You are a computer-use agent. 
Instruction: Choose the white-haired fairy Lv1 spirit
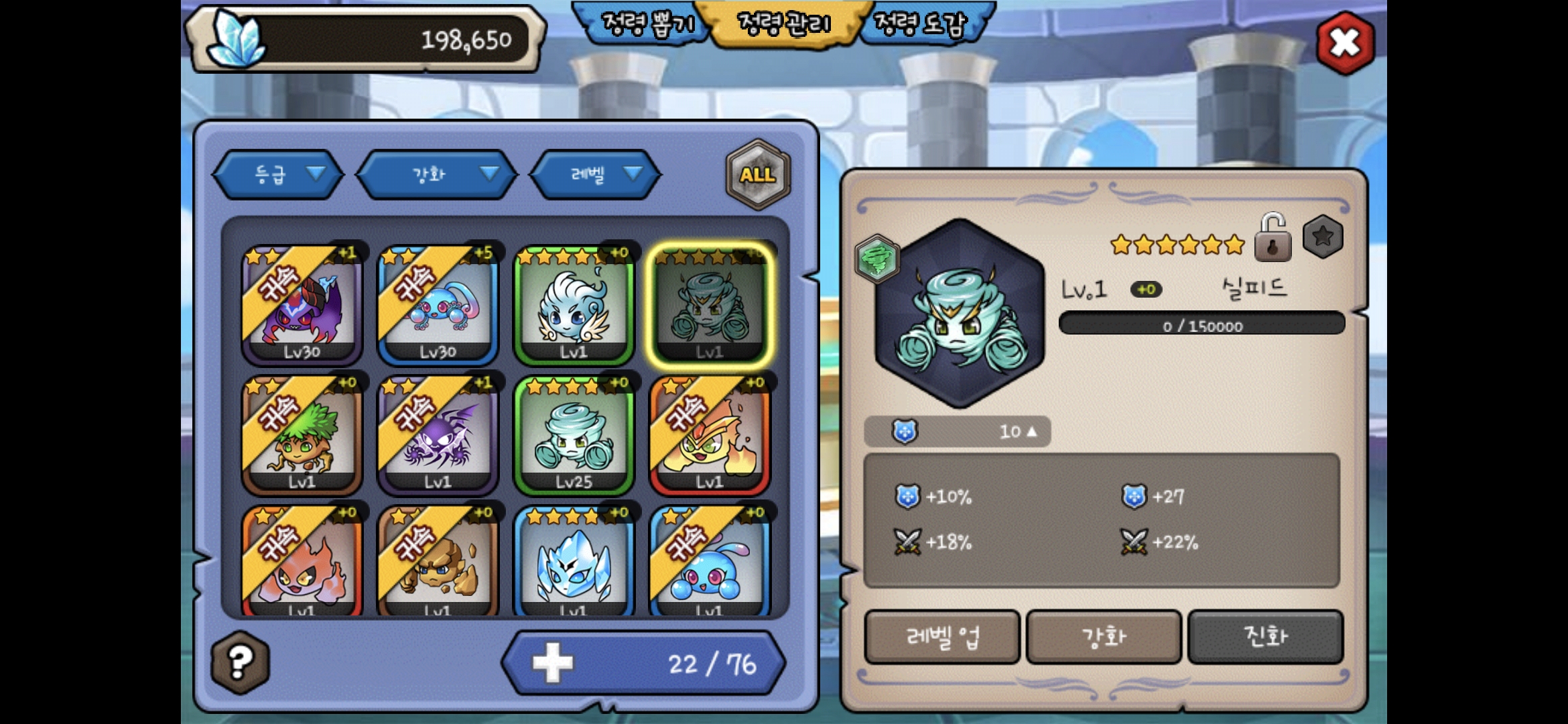574,305
